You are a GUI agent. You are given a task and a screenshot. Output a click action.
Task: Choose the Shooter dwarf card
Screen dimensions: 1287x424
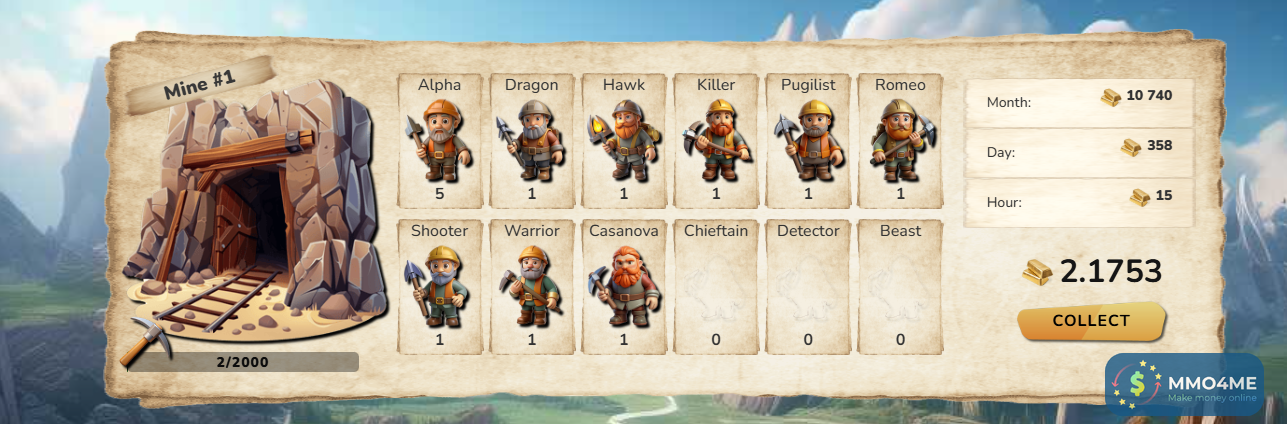click(x=440, y=286)
